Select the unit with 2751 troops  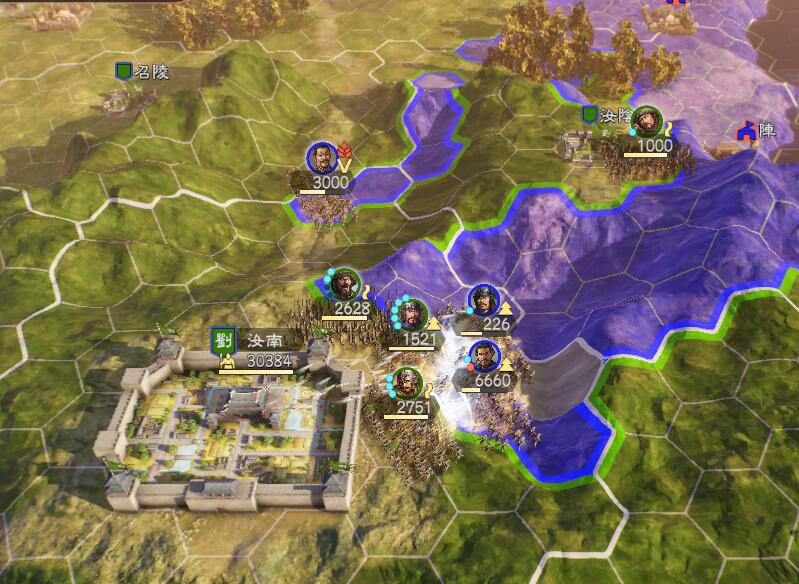(x=406, y=384)
